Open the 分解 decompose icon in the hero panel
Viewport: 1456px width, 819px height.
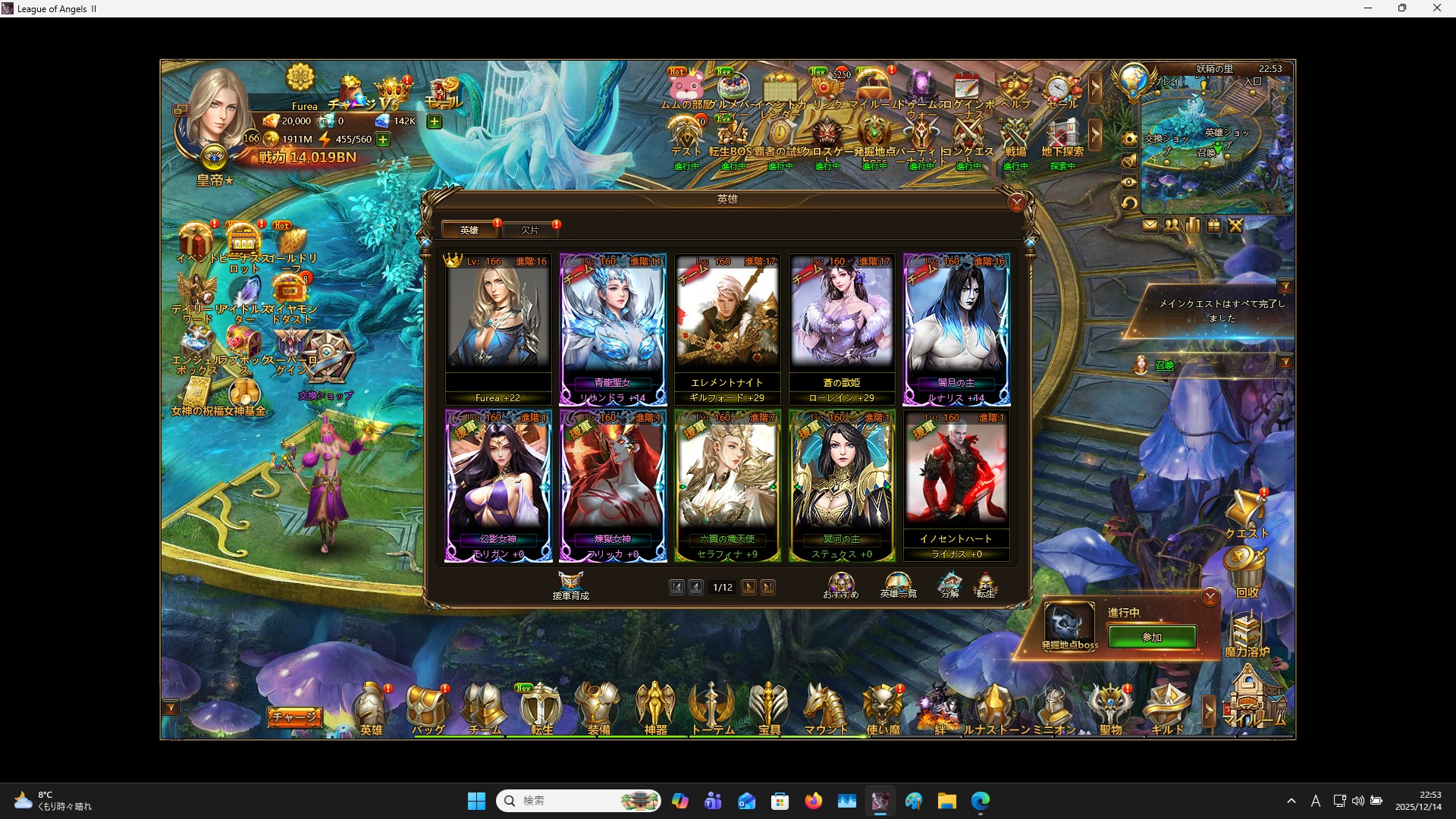[x=950, y=584]
